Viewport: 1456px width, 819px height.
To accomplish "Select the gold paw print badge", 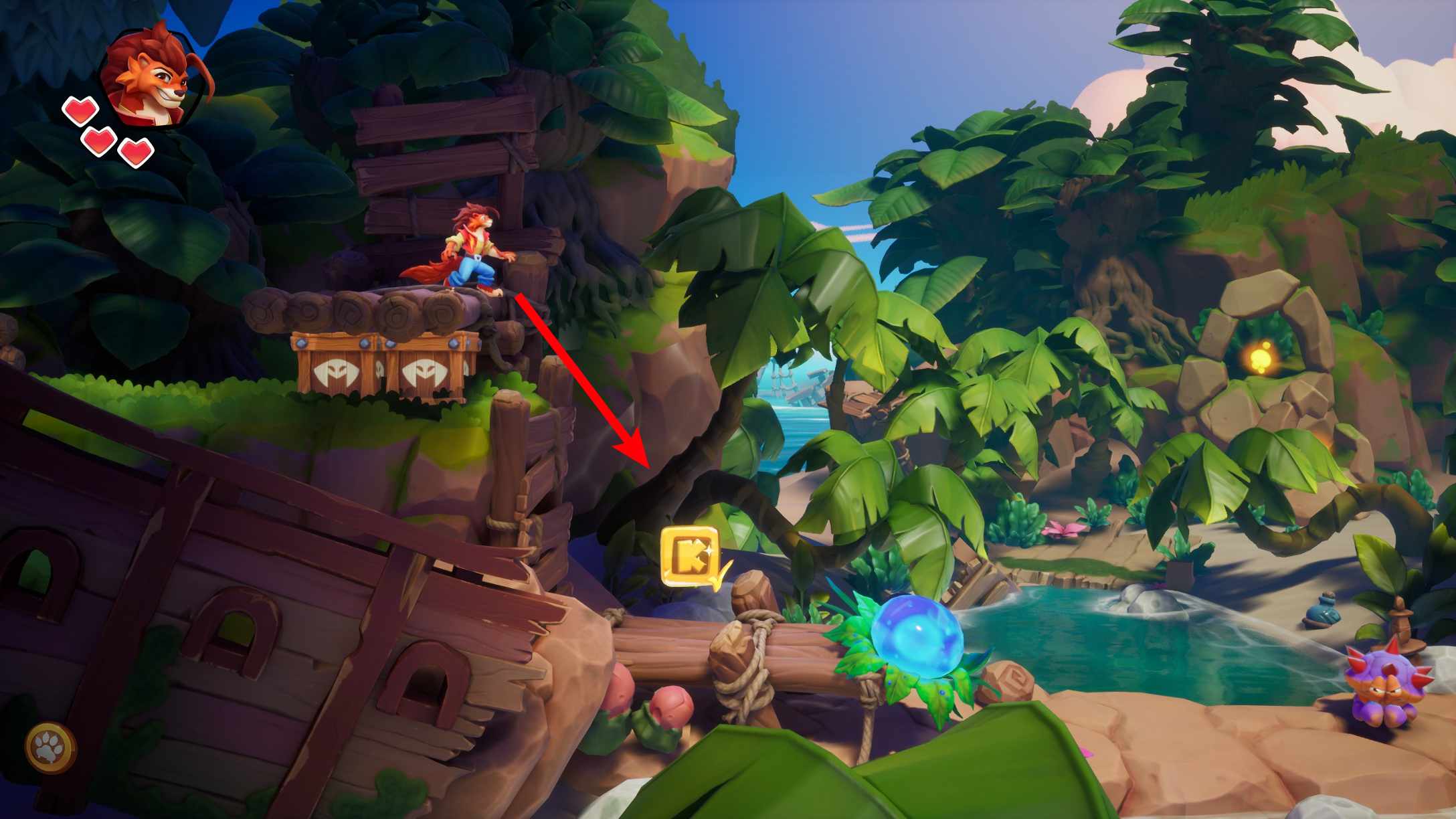I will [x=51, y=748].
